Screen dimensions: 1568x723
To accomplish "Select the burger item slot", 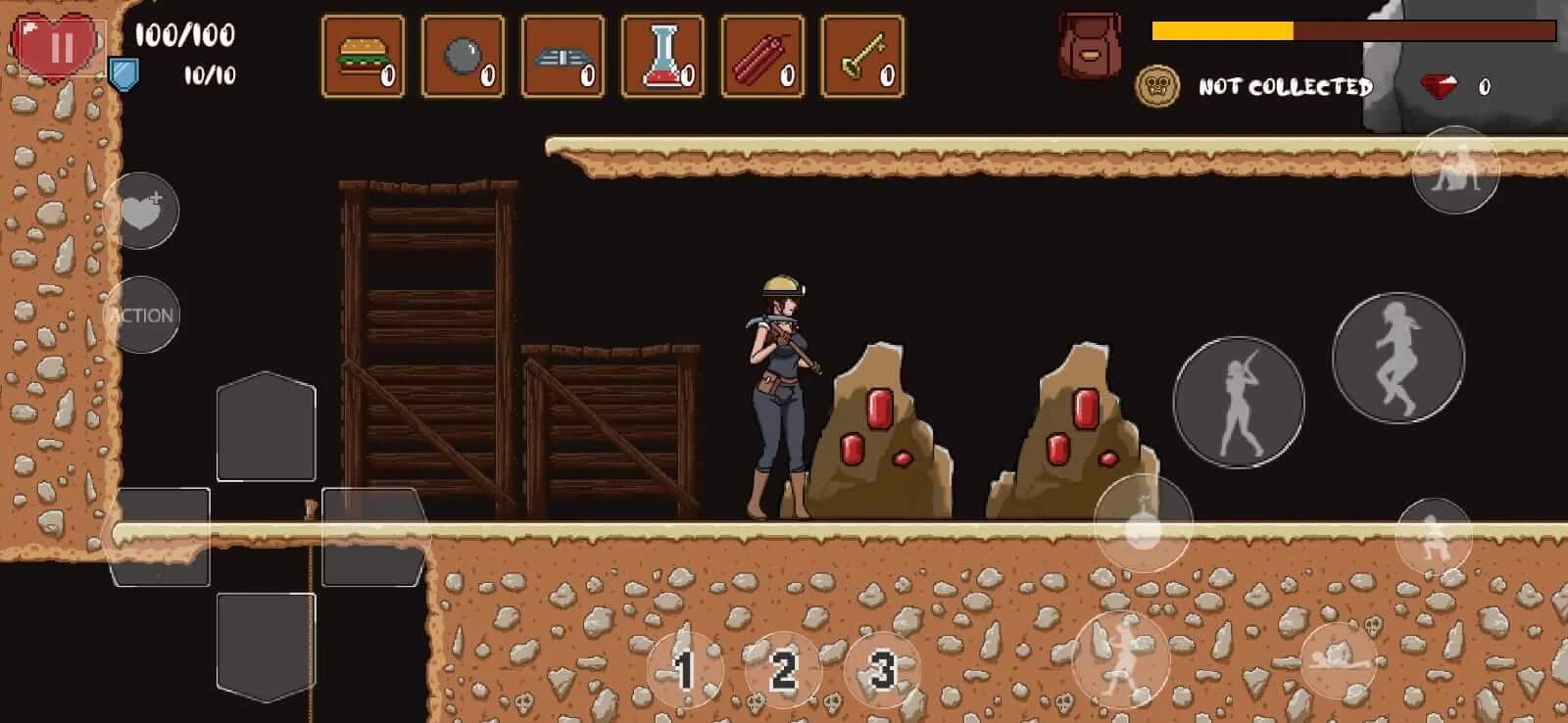I will tap(363, 57).
